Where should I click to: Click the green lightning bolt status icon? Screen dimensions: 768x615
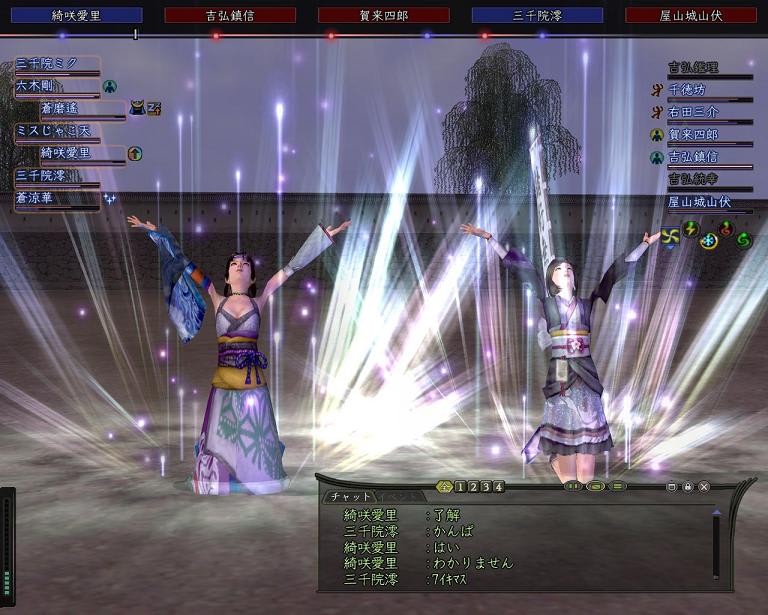click(x=690, y=229)
